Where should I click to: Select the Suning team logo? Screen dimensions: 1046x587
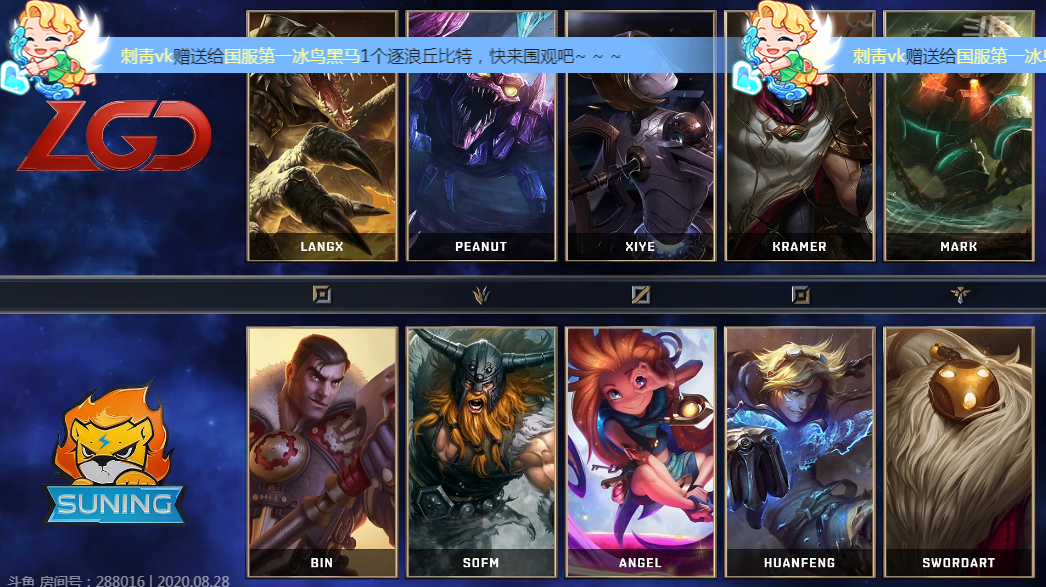point(114,460)
